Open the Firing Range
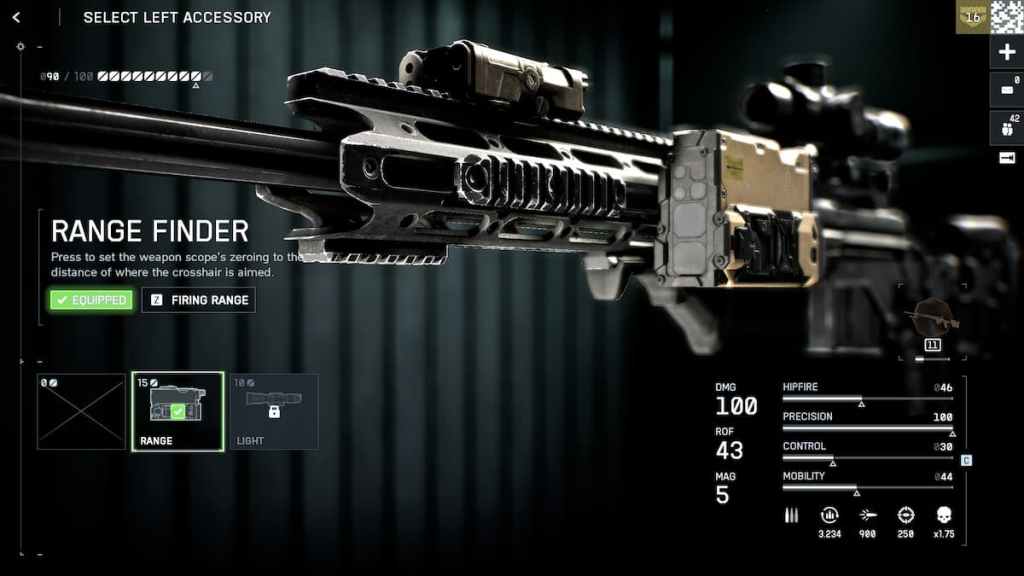 tap(198, 300)
